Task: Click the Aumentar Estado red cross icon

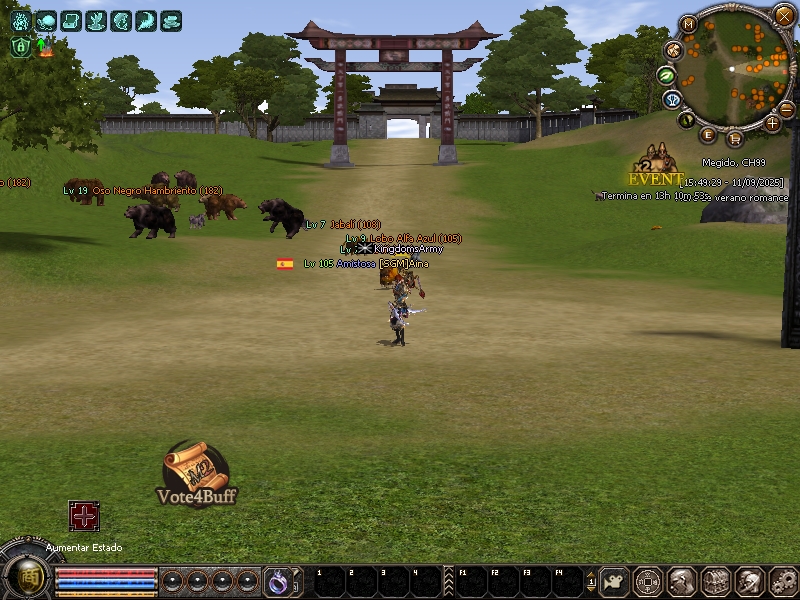Action: 84,516
